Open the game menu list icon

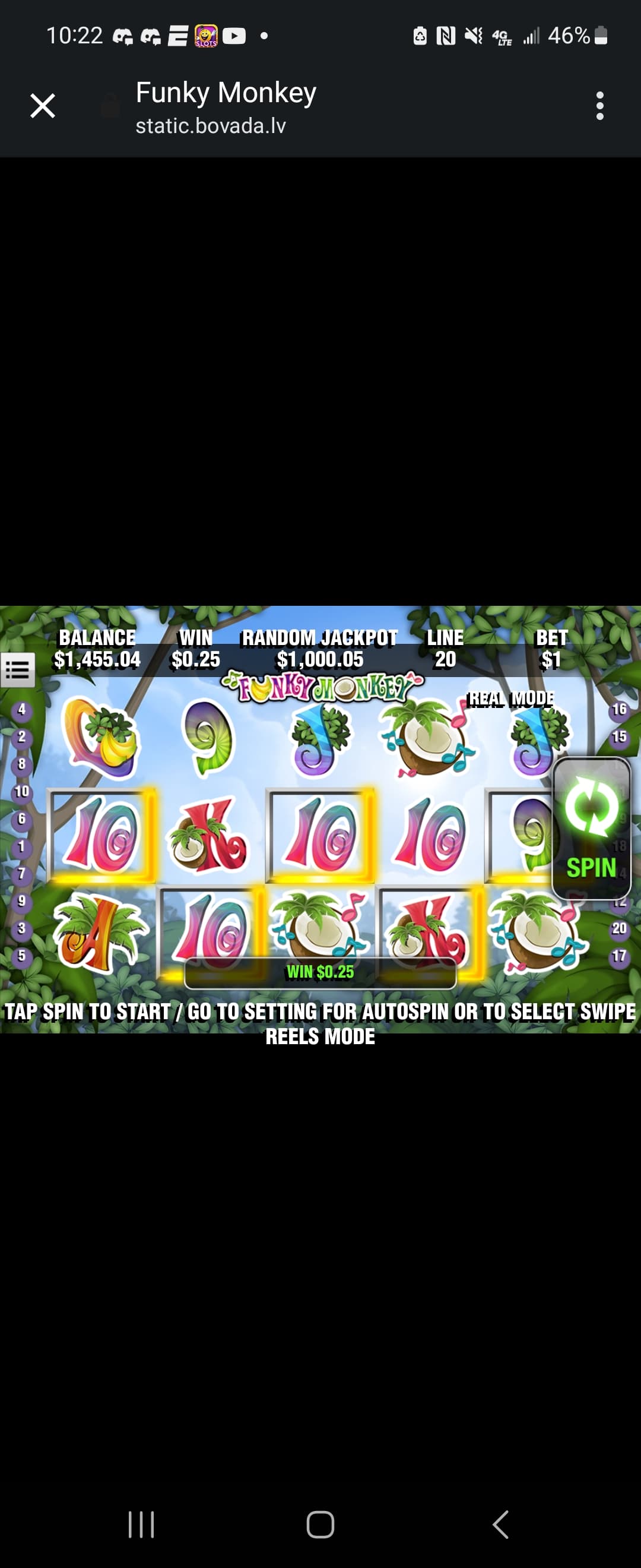[x=18, y=670]
